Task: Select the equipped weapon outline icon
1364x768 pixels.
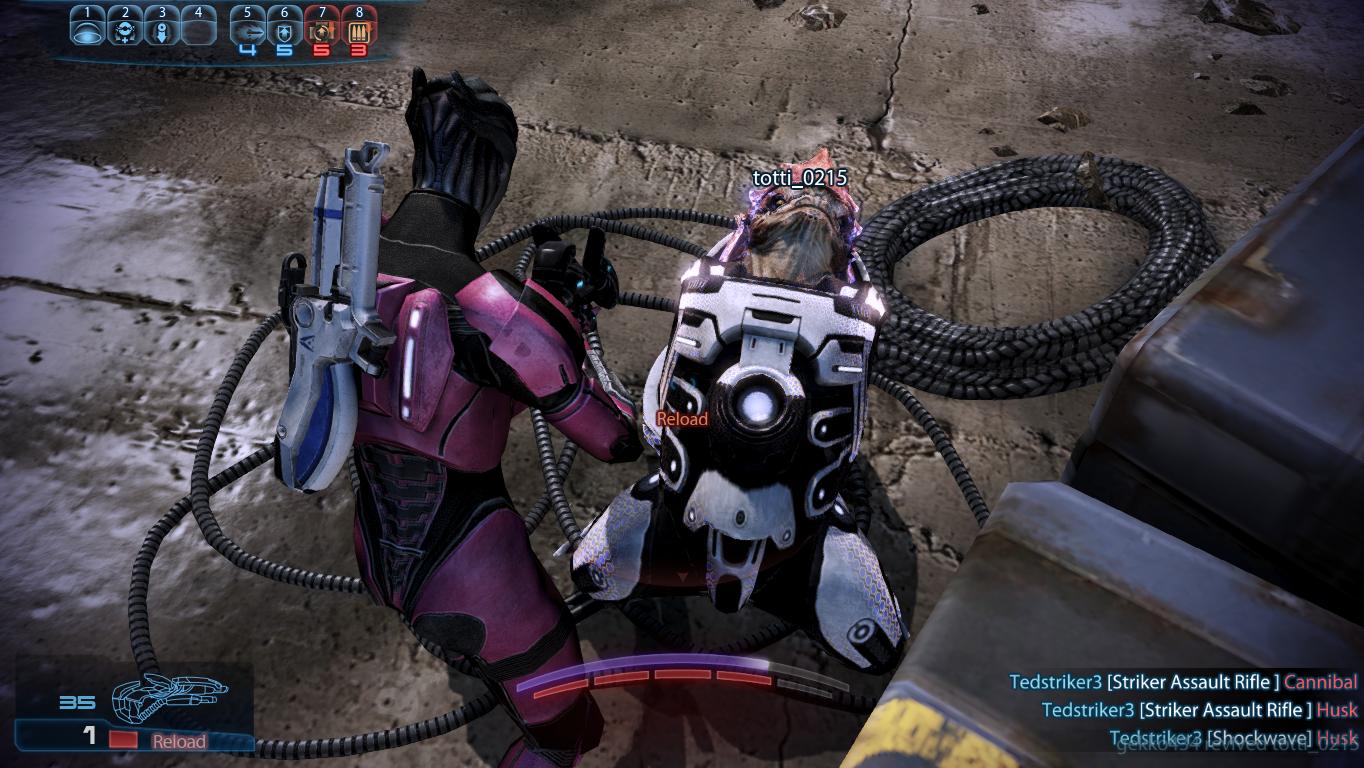Action: [x=169, y=697]
